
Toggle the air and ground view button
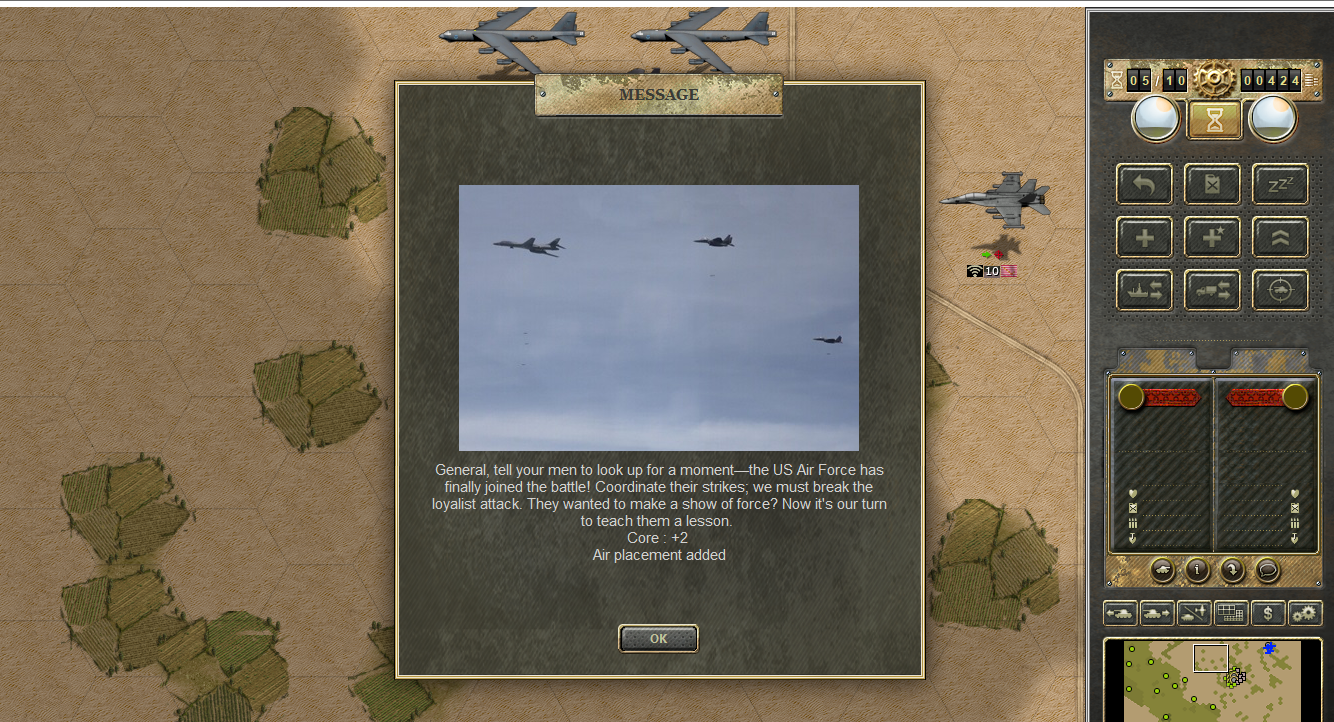[1194, 614]
